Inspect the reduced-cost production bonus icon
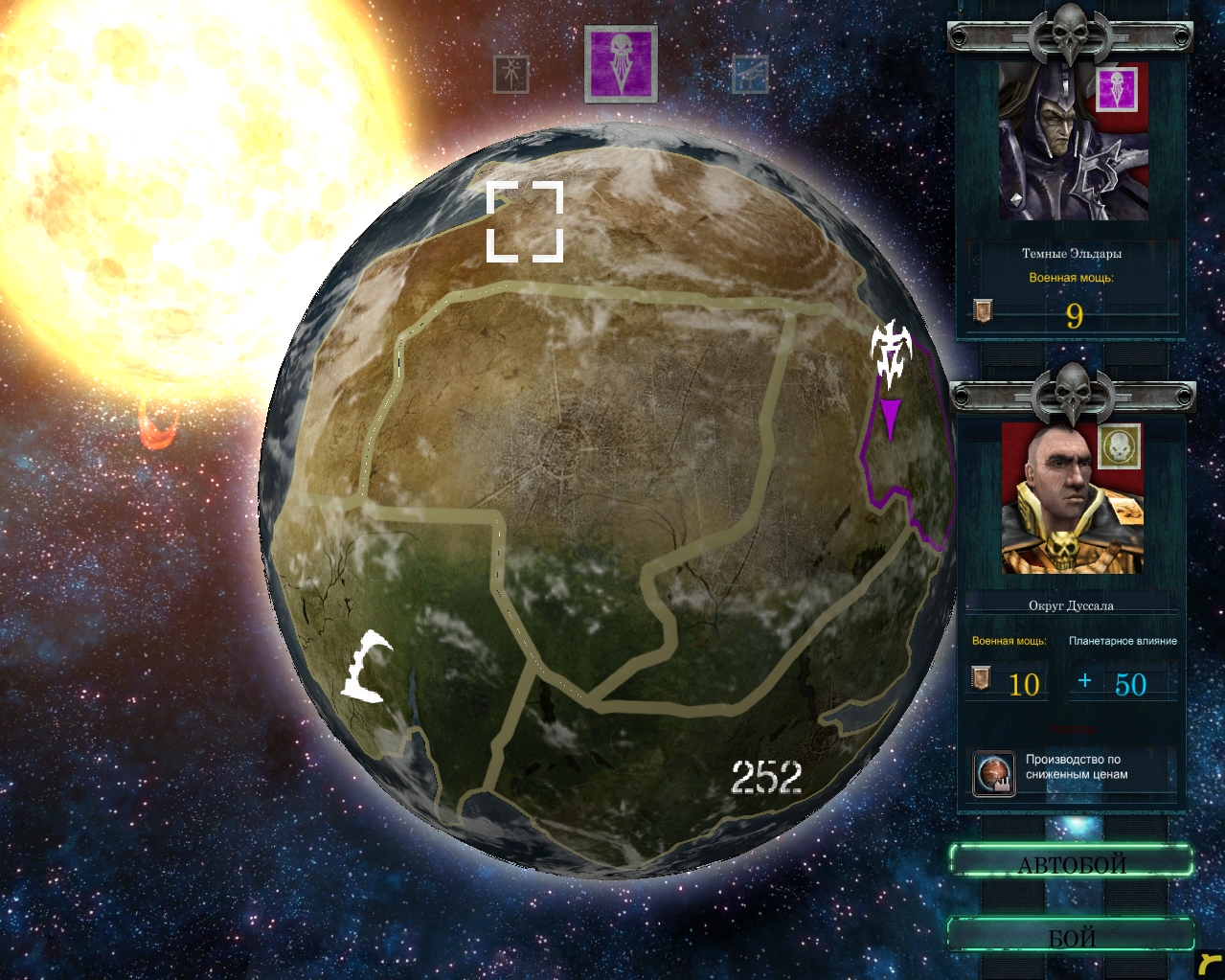1225x980 pixels. click(993, 774)
